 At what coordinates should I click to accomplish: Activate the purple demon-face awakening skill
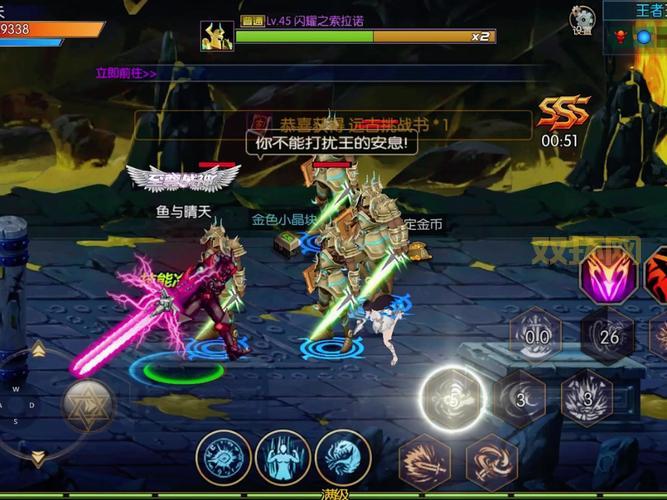pos(608,273)
